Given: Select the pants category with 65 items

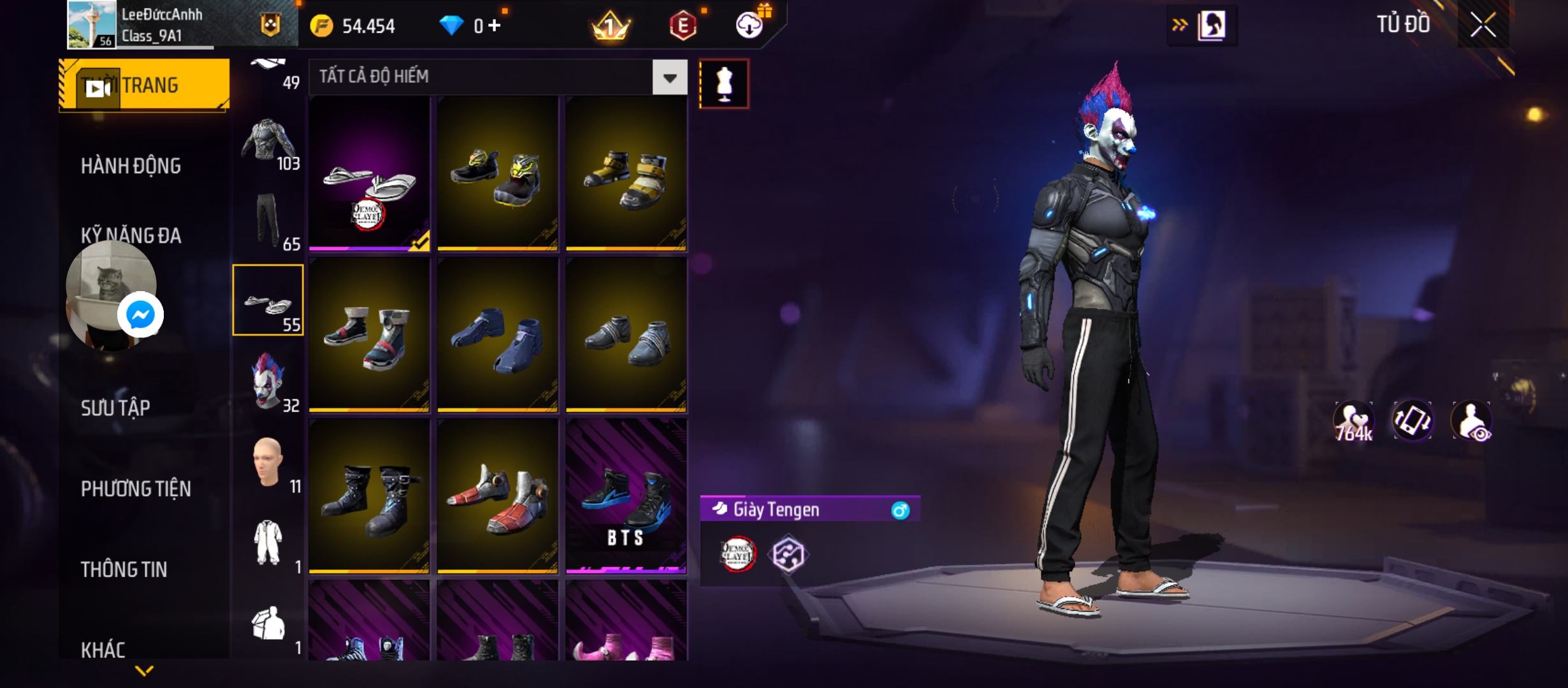Looking at the screenshot, I should [268, 220].
